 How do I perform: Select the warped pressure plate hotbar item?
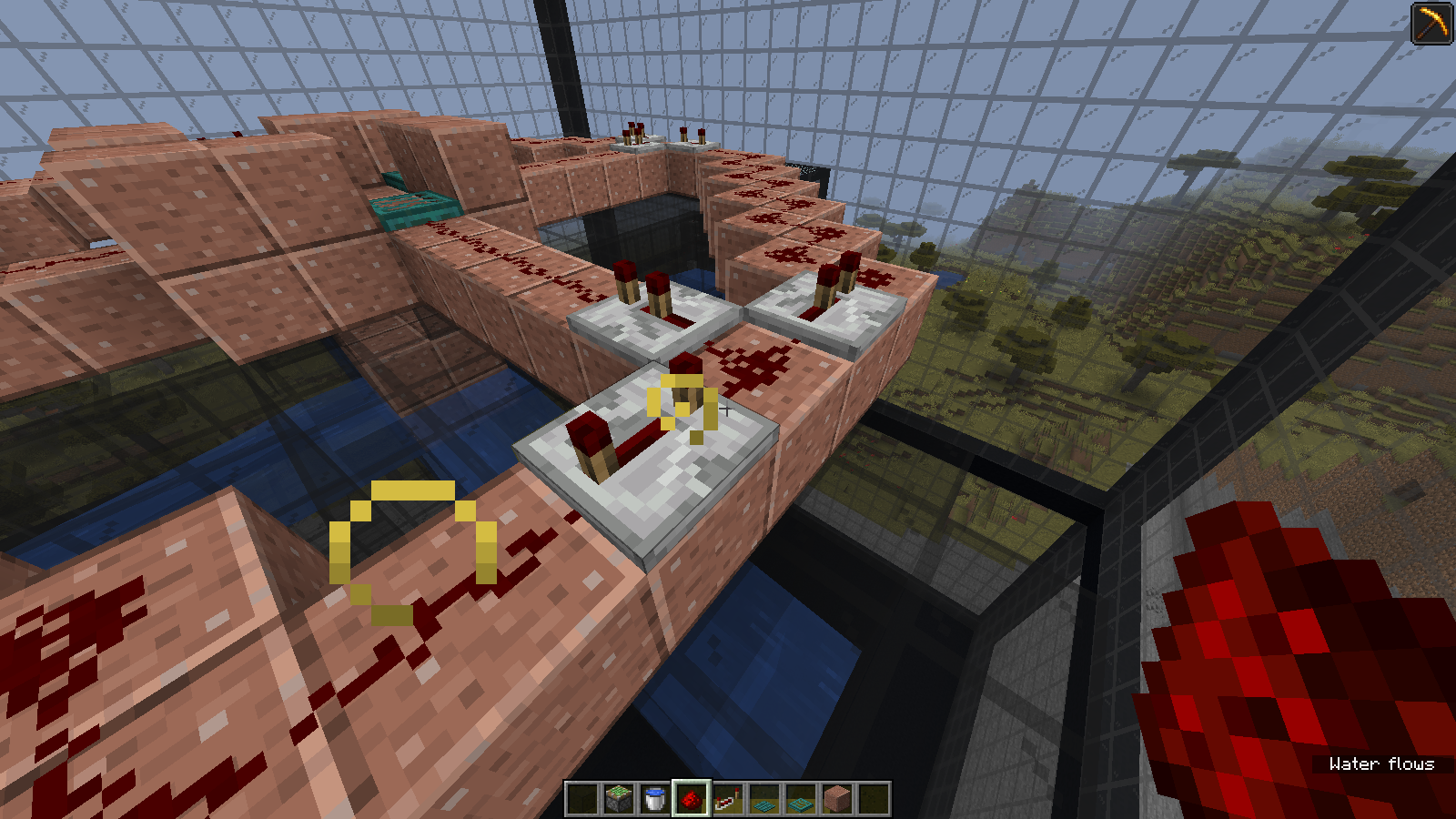click(763, 798)
